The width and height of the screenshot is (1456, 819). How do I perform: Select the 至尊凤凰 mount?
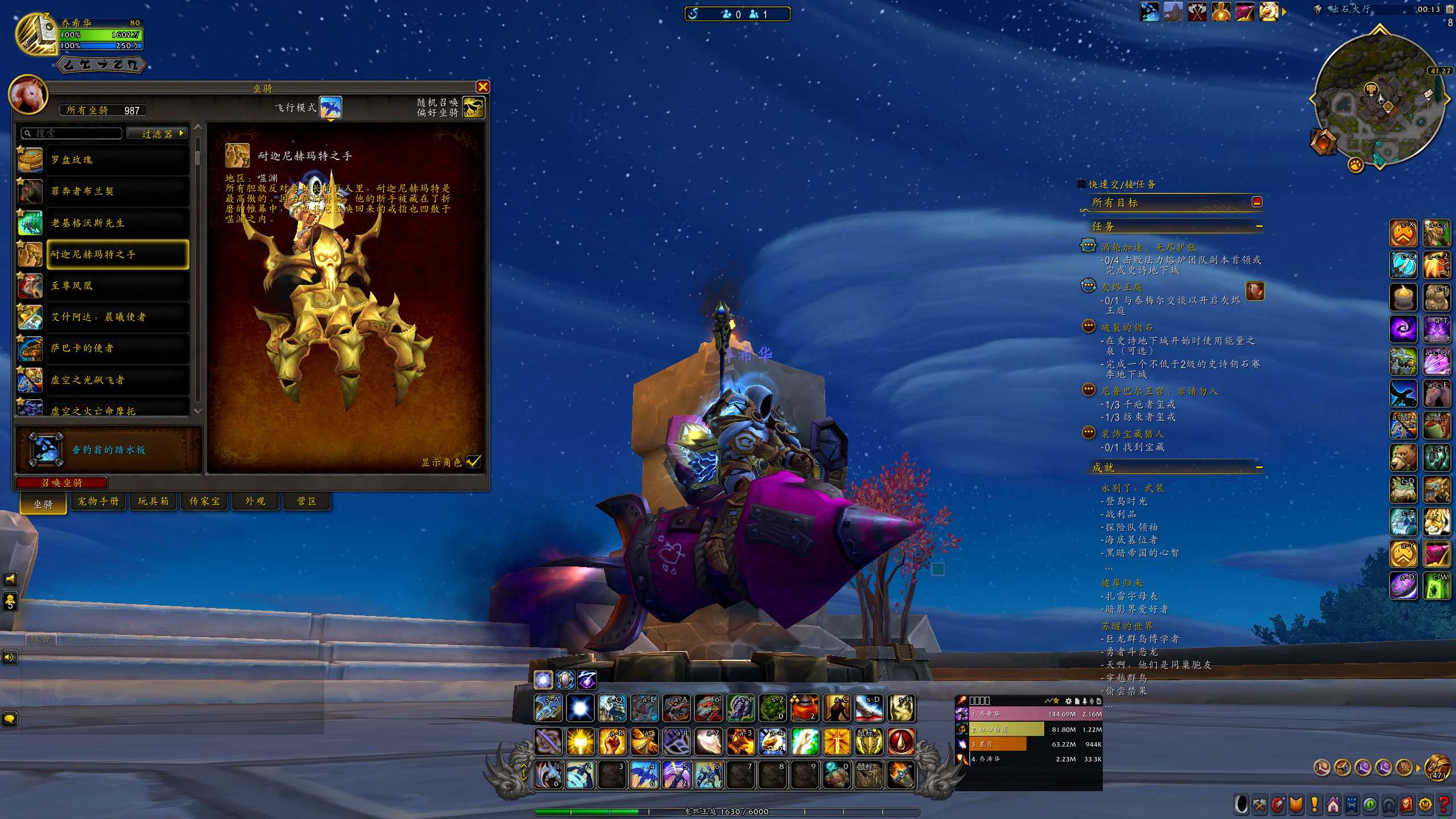click(117, 286)
